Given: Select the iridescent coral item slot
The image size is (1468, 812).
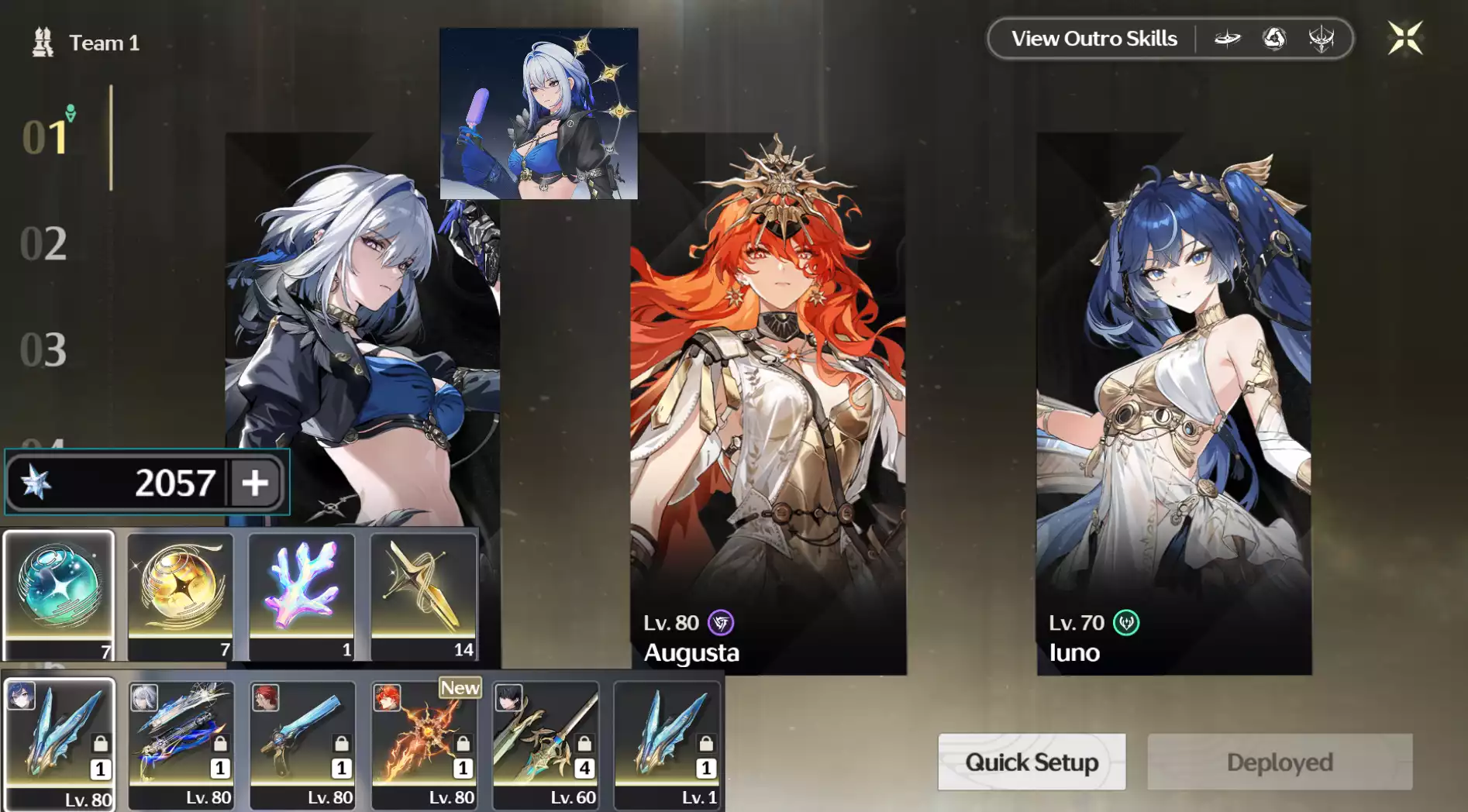Looking at the screenshot, I should click(302, 594).
